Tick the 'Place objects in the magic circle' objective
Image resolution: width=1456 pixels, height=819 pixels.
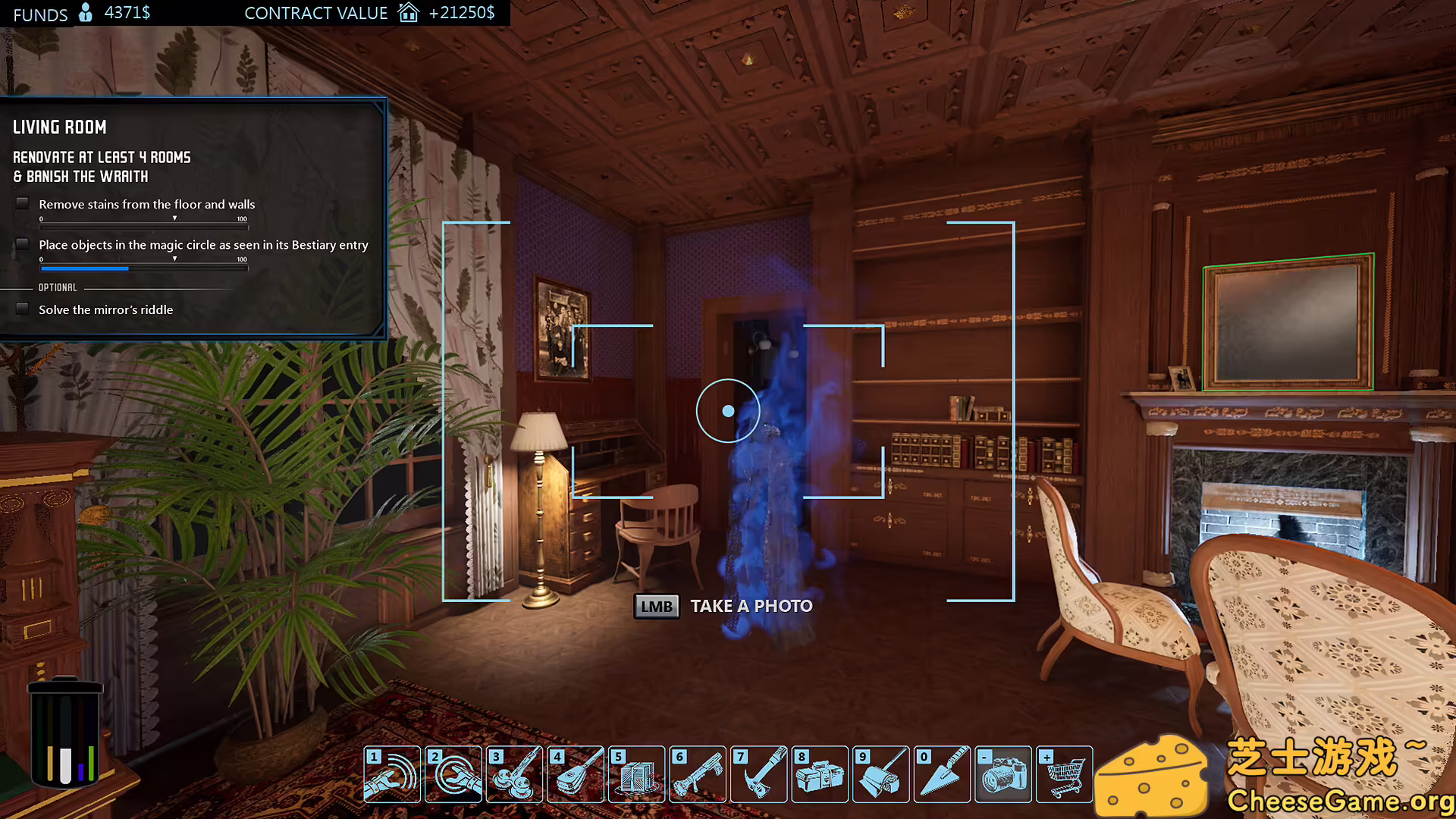tap(22, 243)
